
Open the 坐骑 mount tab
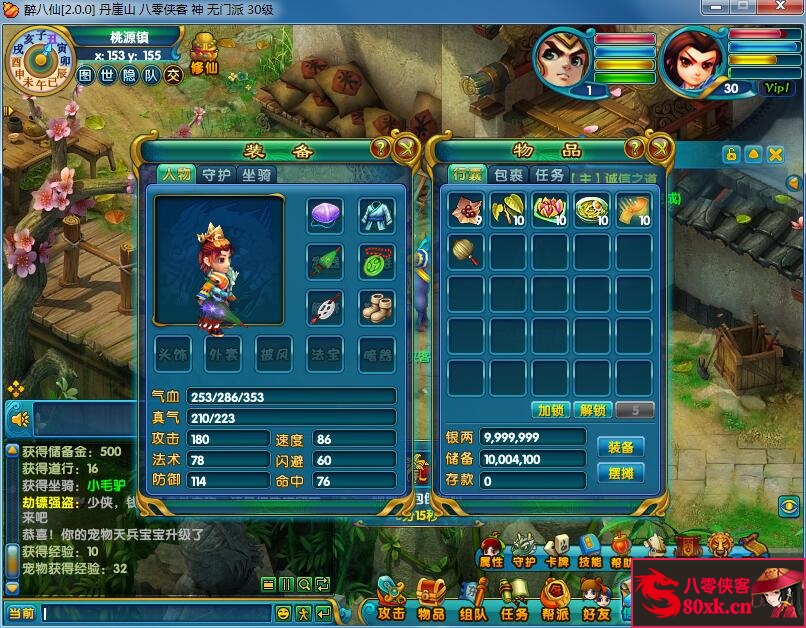pyautogui.click(x=255, y=175)
